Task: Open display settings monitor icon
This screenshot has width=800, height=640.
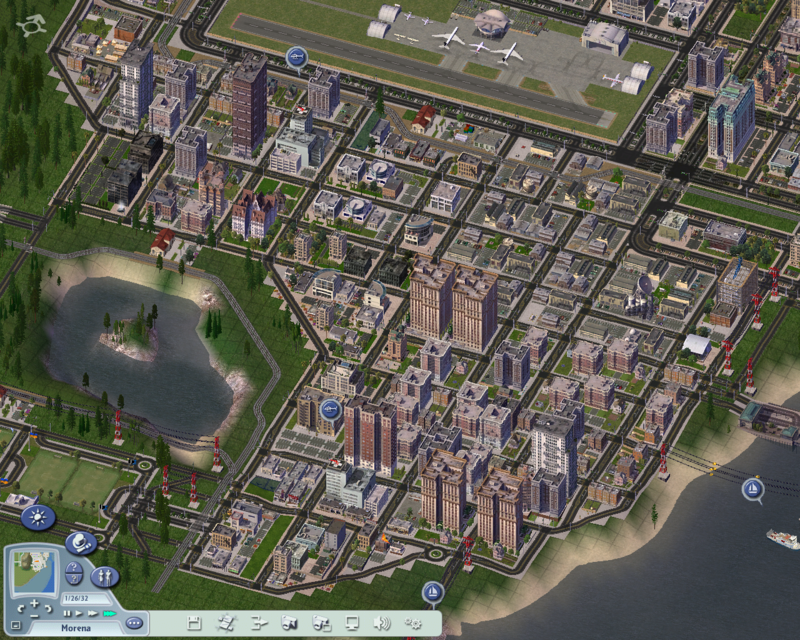Action: point(351,623)
